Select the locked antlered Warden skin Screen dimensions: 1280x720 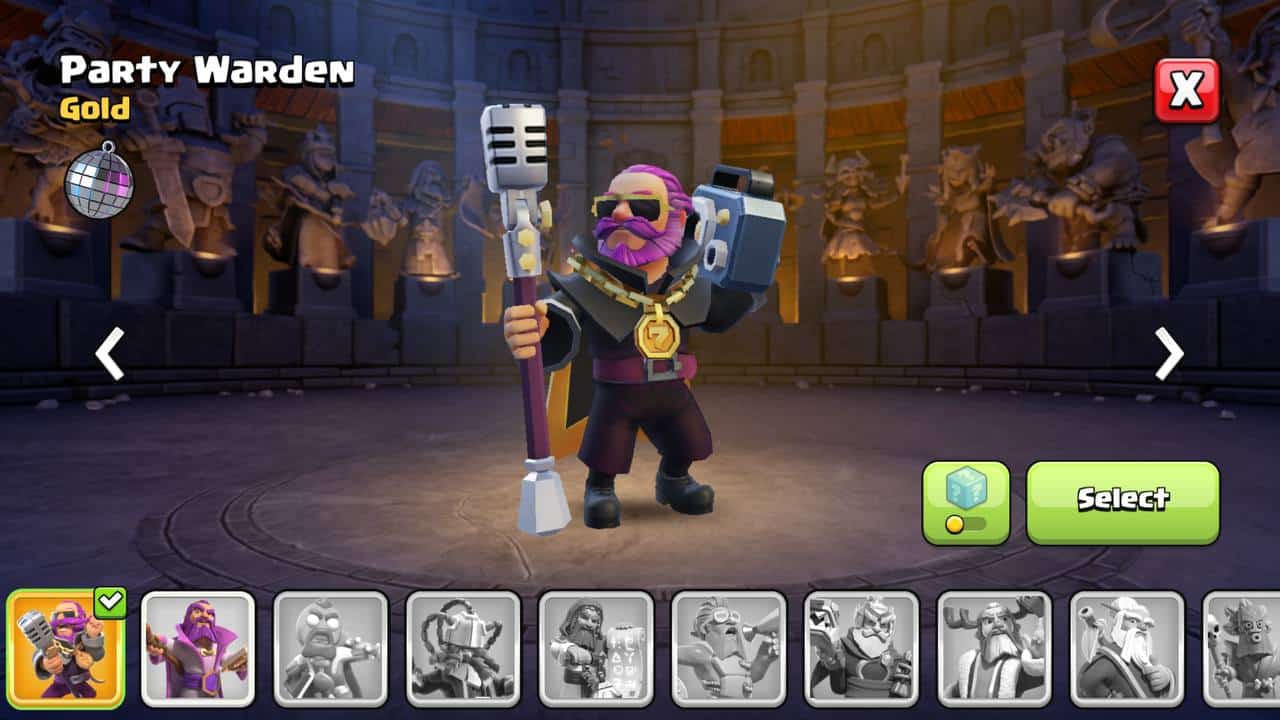point(994,648)
